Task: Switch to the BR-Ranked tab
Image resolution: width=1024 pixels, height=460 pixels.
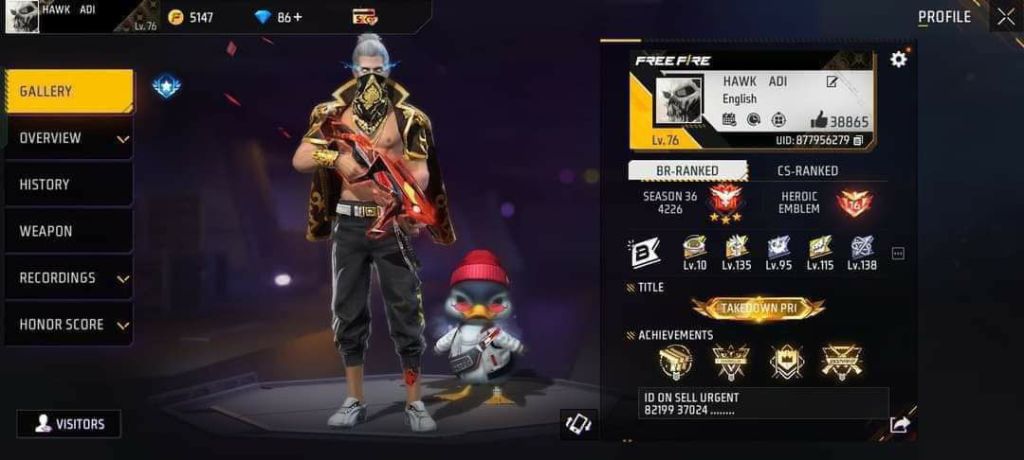Action: tap(688, 171)
